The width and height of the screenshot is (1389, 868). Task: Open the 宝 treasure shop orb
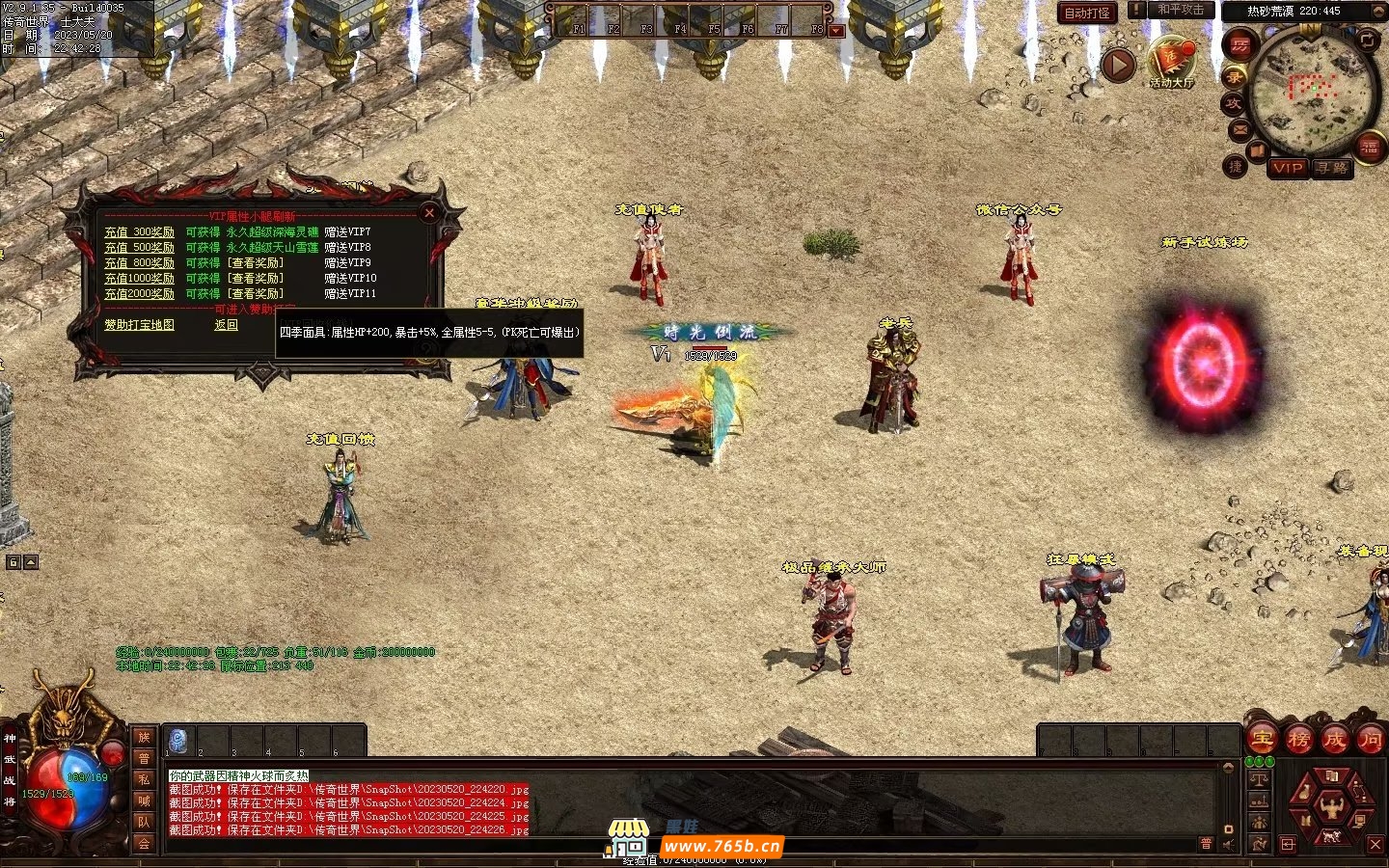[1262, 741]
